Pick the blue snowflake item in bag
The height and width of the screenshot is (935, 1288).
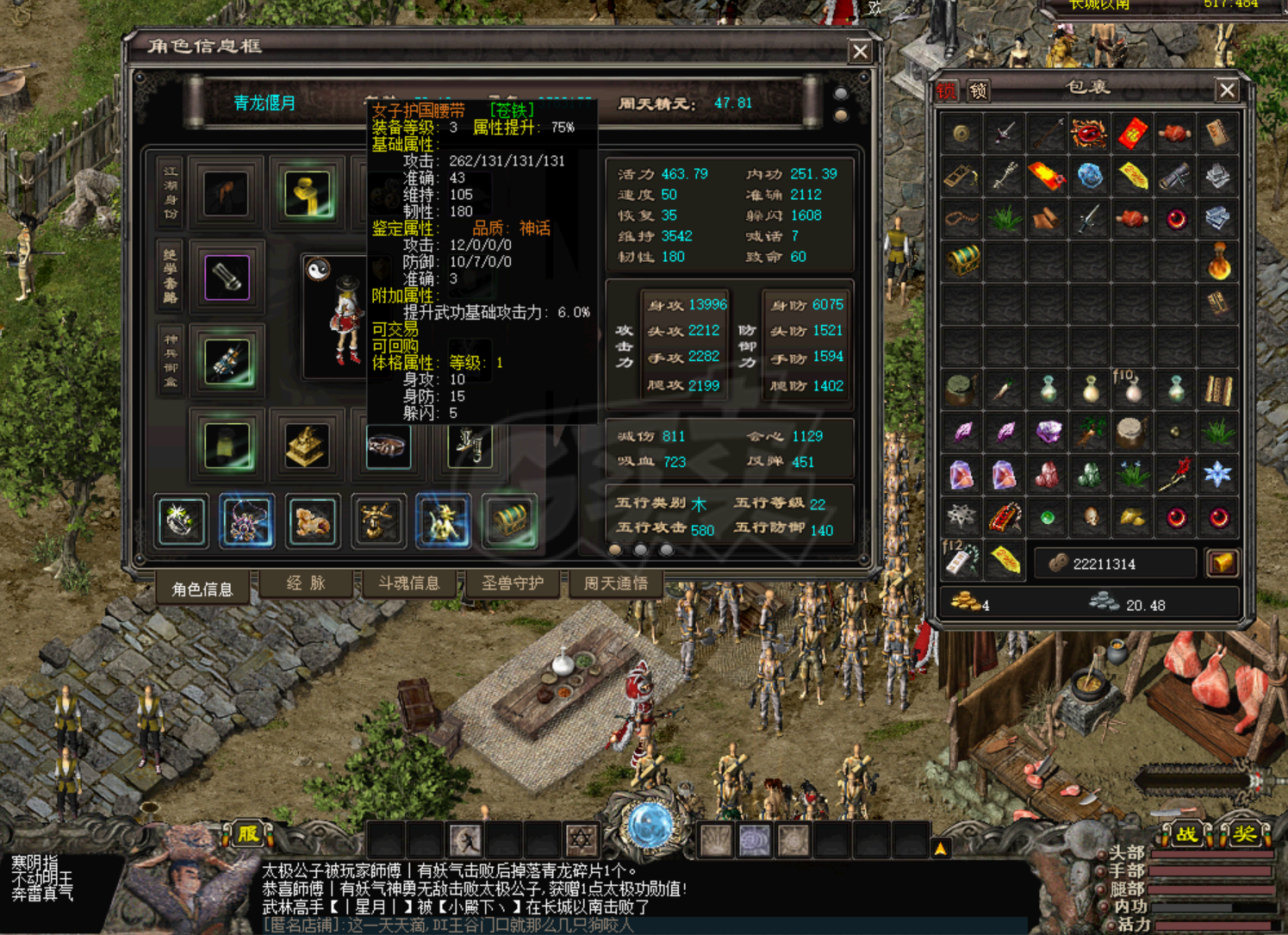[x=1217, y=474]
